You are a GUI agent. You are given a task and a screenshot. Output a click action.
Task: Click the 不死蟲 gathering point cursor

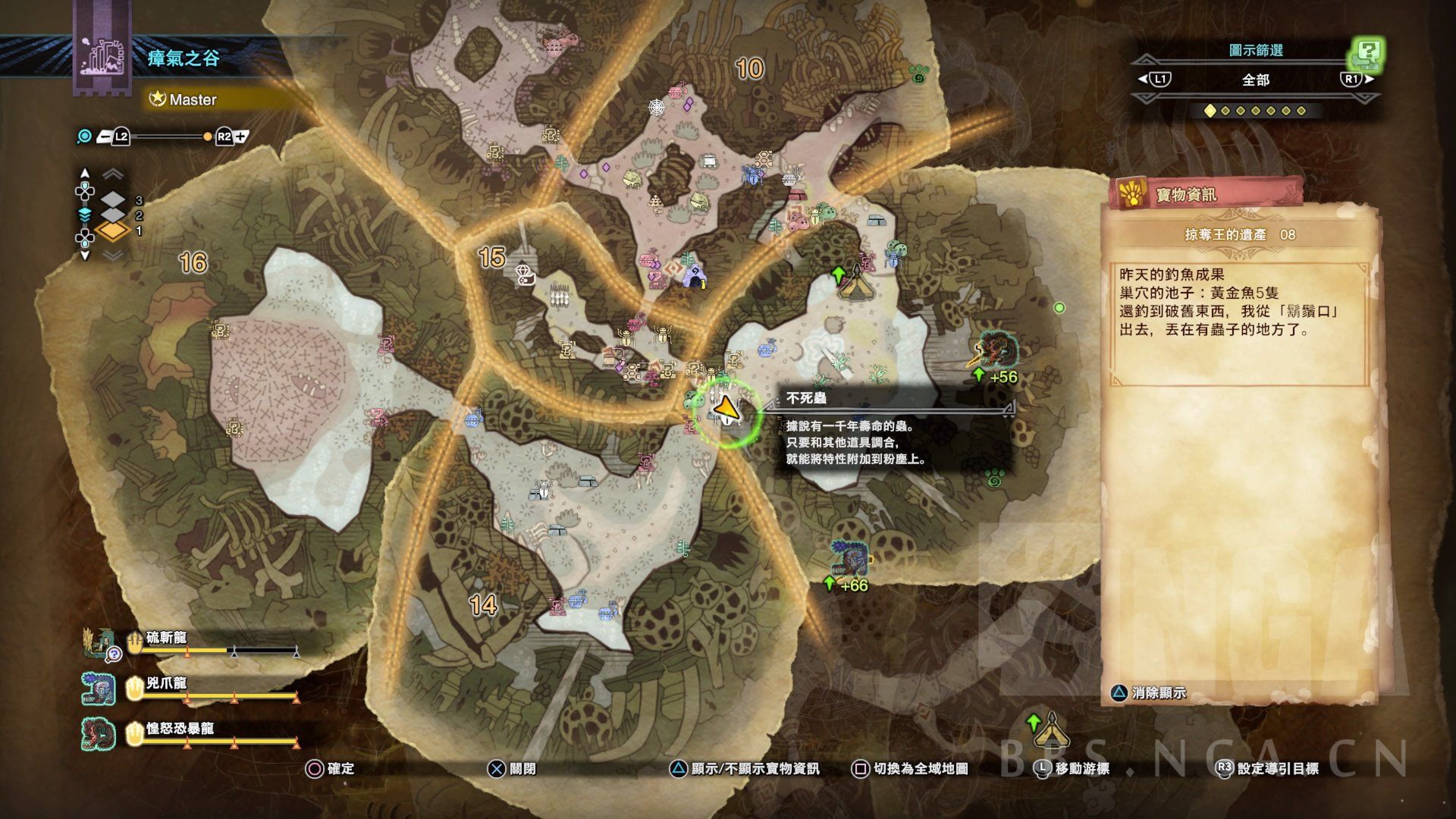pos(726,410)
